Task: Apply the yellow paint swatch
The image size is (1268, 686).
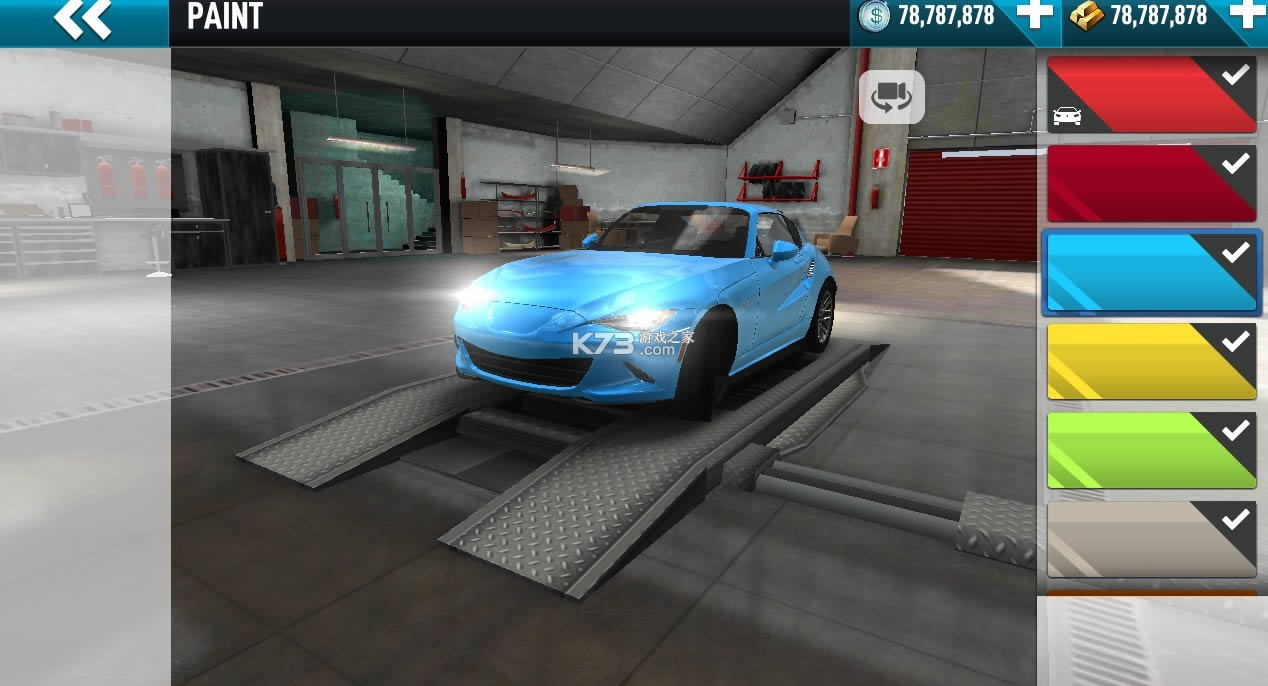Action: [1151, 362]
